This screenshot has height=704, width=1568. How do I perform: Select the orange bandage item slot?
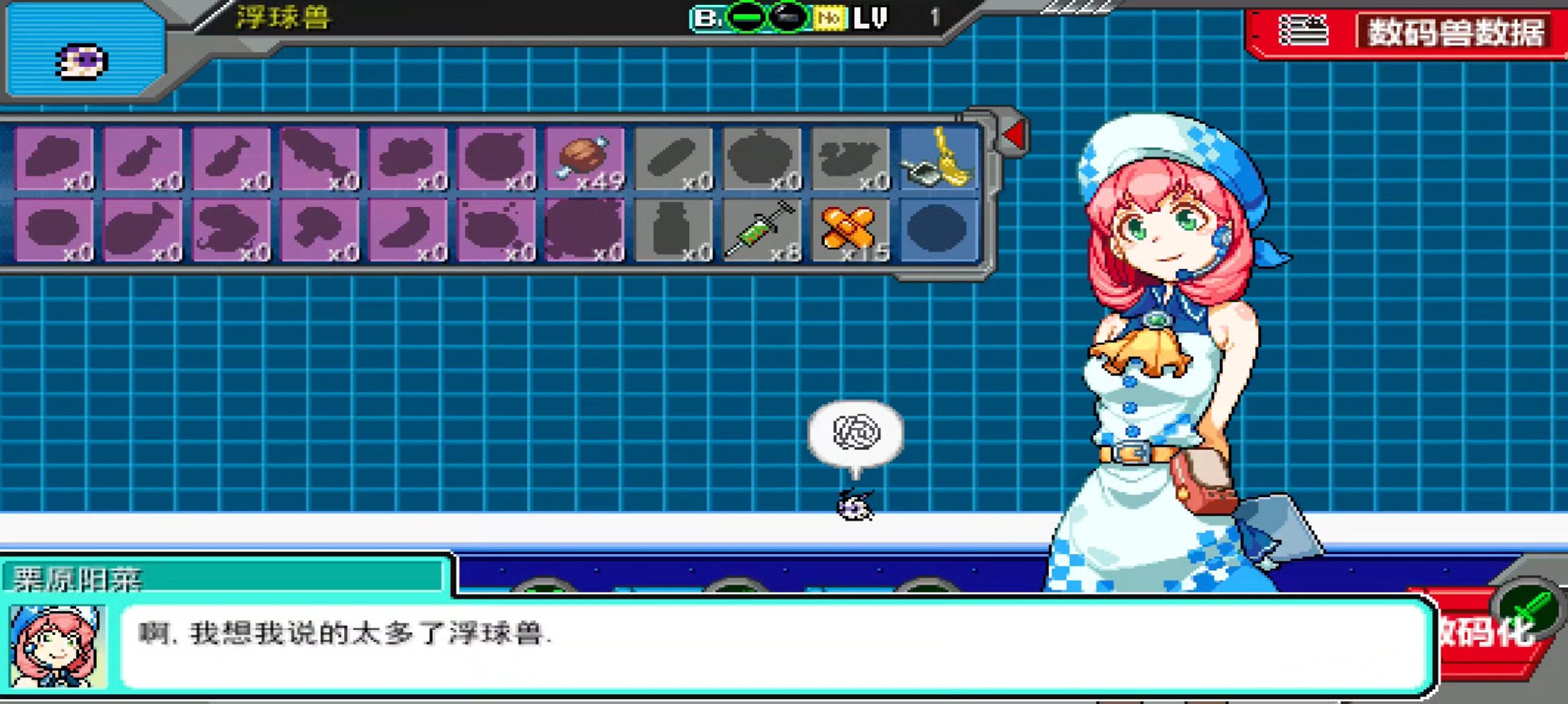tap(850, 231)
